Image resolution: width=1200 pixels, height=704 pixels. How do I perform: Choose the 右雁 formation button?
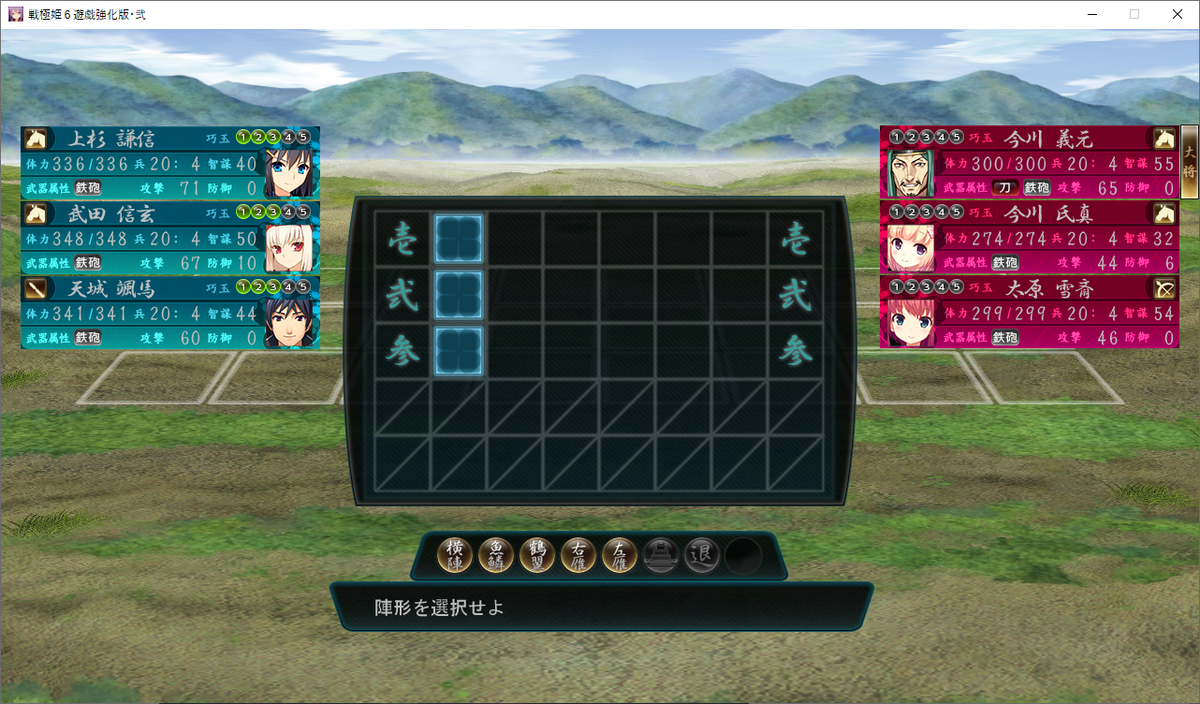[x=579, y=554]
